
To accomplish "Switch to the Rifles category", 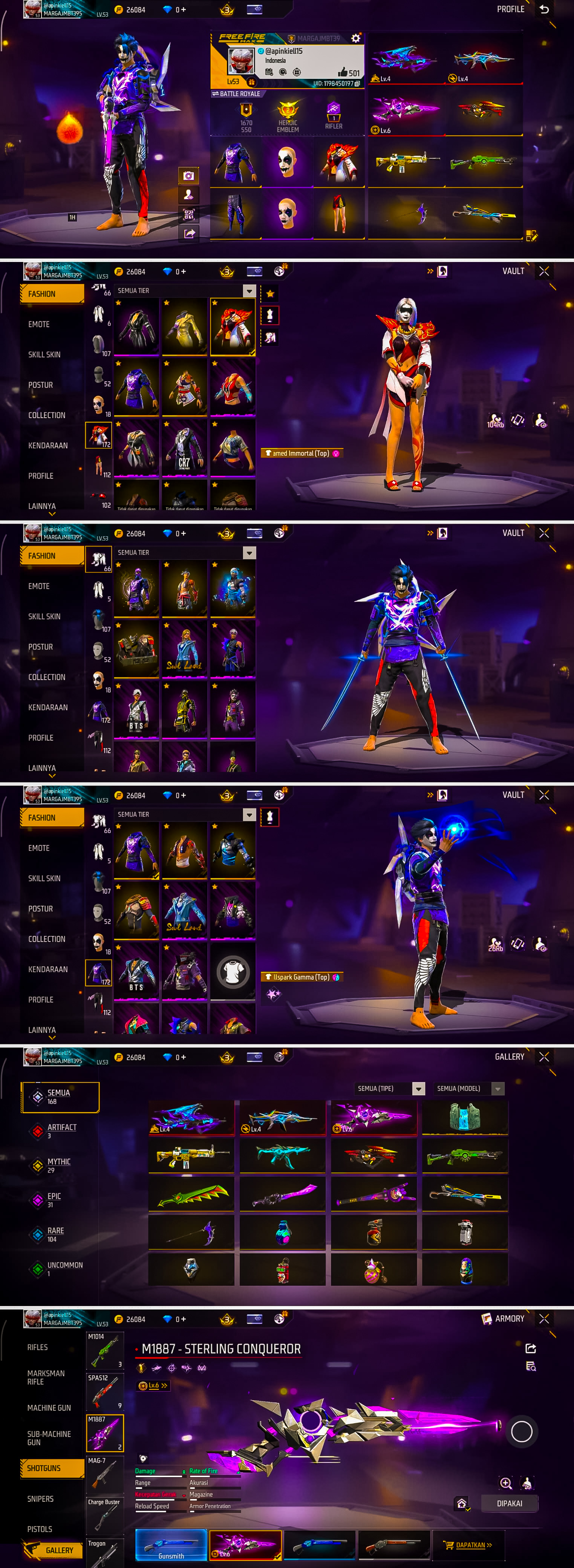I will [38, 1347].
